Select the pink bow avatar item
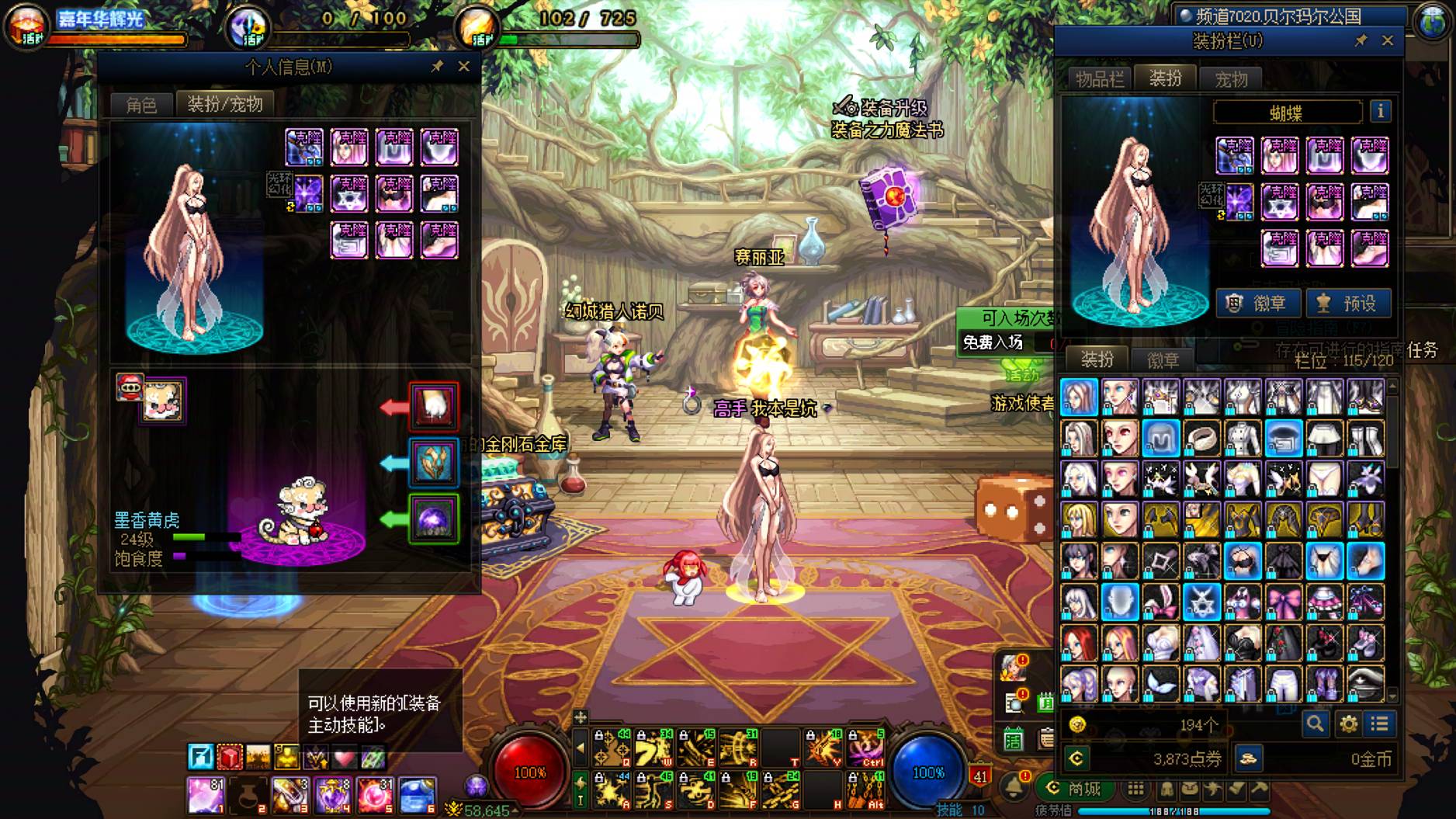Viewport: 1456px width, 819px height. tap(1283, 602)
